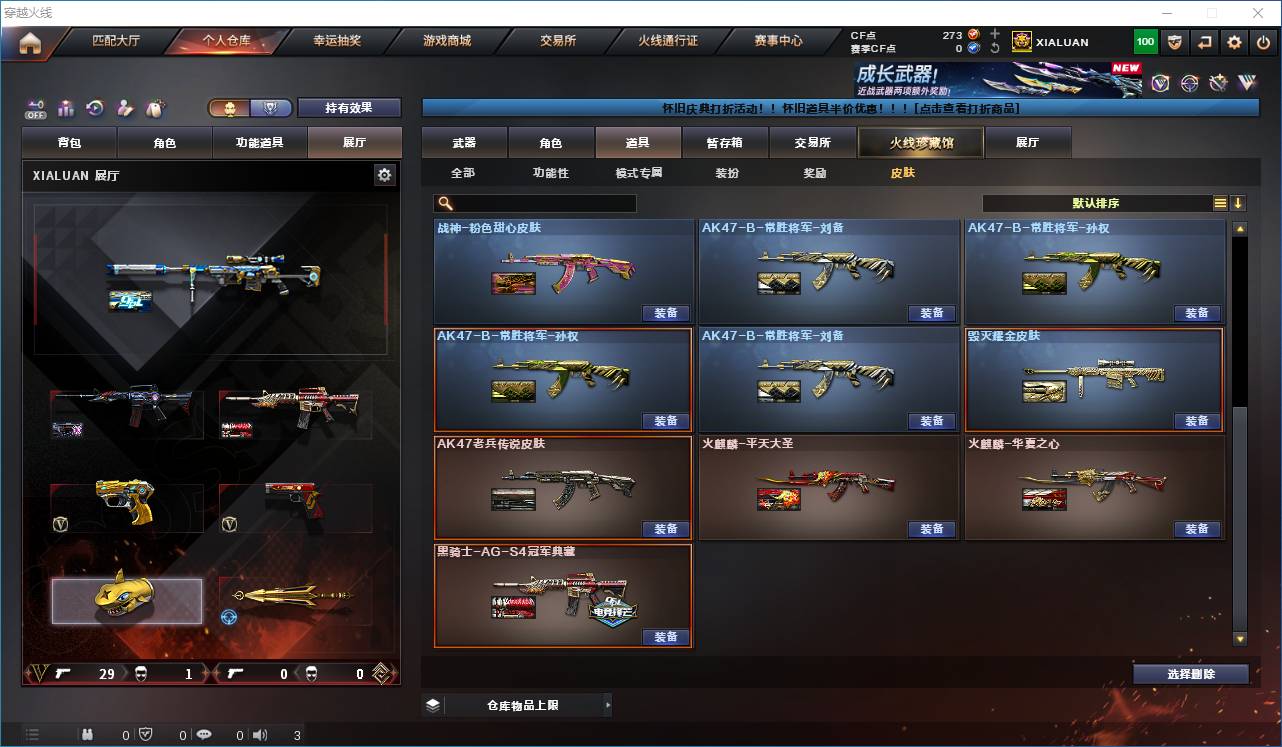The width and height of the screenshot is (1282, 747).
Task: Open the 持有效果 owned effects panel
Action: pos(348,108)
